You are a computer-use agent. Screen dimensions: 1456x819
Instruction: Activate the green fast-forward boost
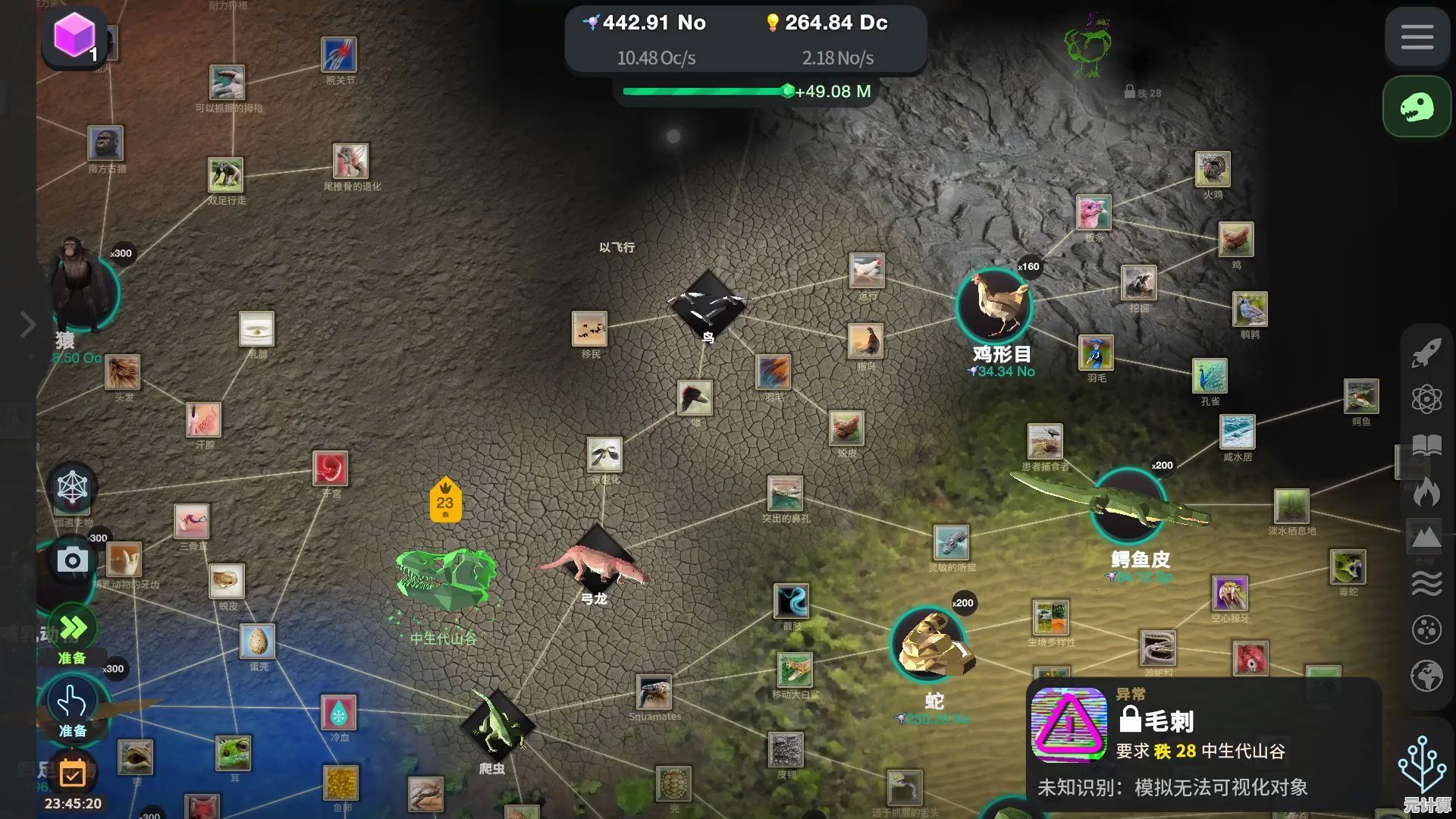coord(73,628)
